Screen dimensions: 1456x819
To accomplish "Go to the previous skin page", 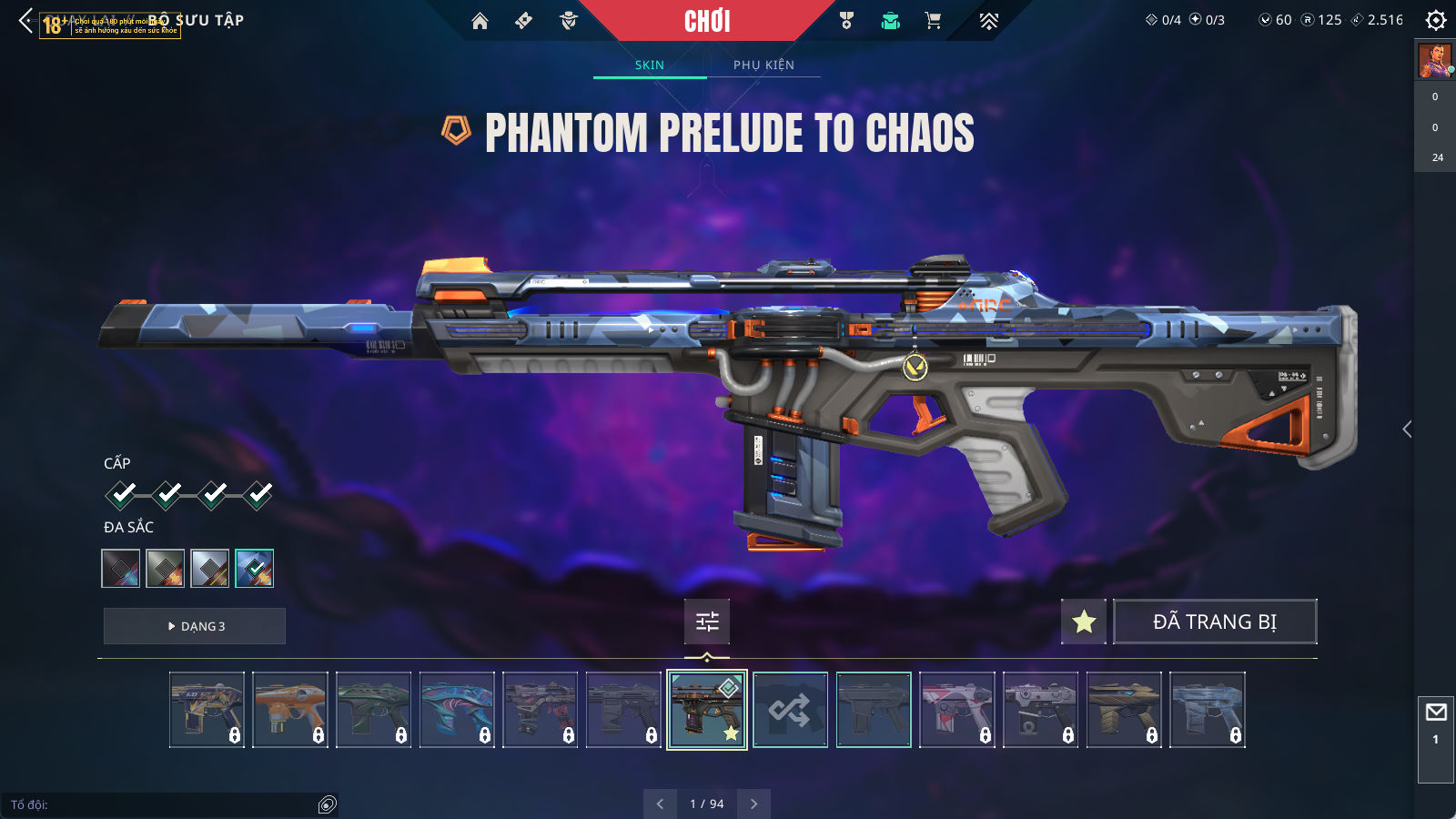I will pyautogui.click(x=660, y=804).
